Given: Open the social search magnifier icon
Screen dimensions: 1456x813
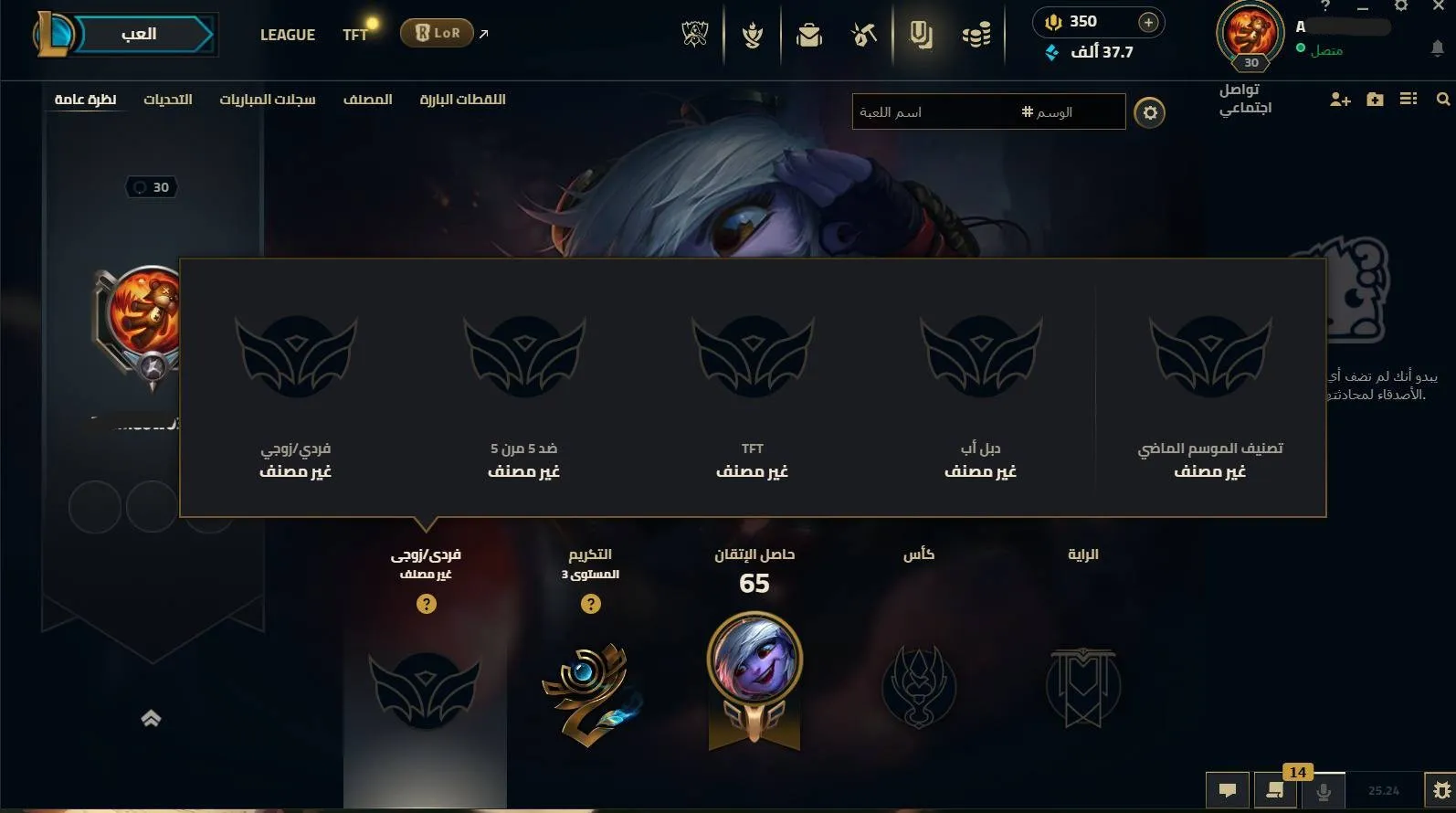Looking at the screenshot, I should (x=1443, y=99).
